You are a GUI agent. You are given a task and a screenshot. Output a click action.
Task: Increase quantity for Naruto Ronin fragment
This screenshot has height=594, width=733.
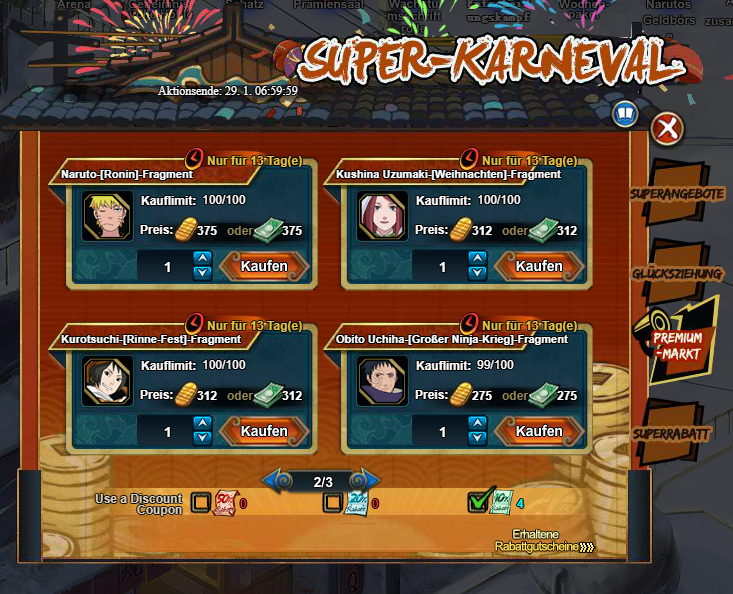202,258
